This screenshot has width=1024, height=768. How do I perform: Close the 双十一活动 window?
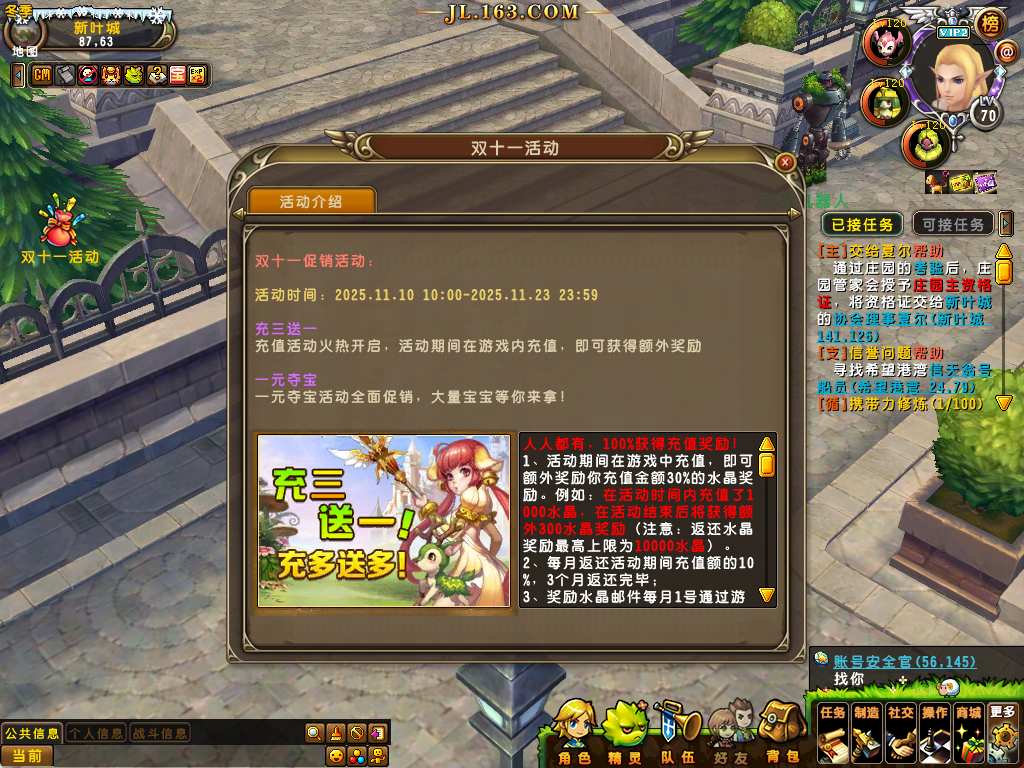[786, 162]
